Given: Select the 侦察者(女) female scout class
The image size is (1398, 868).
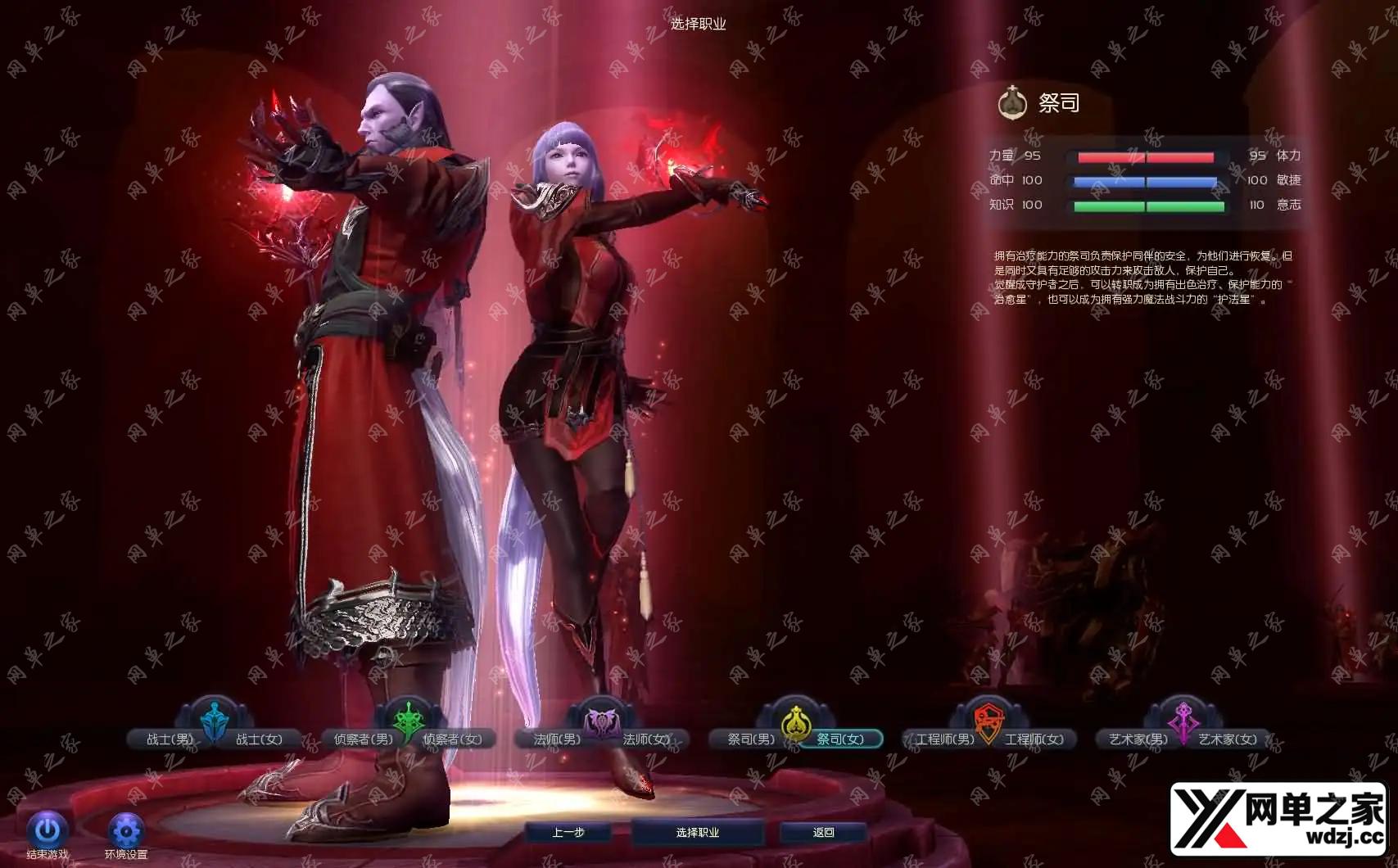Looking at the screenshot, I should tap(453, 739).
